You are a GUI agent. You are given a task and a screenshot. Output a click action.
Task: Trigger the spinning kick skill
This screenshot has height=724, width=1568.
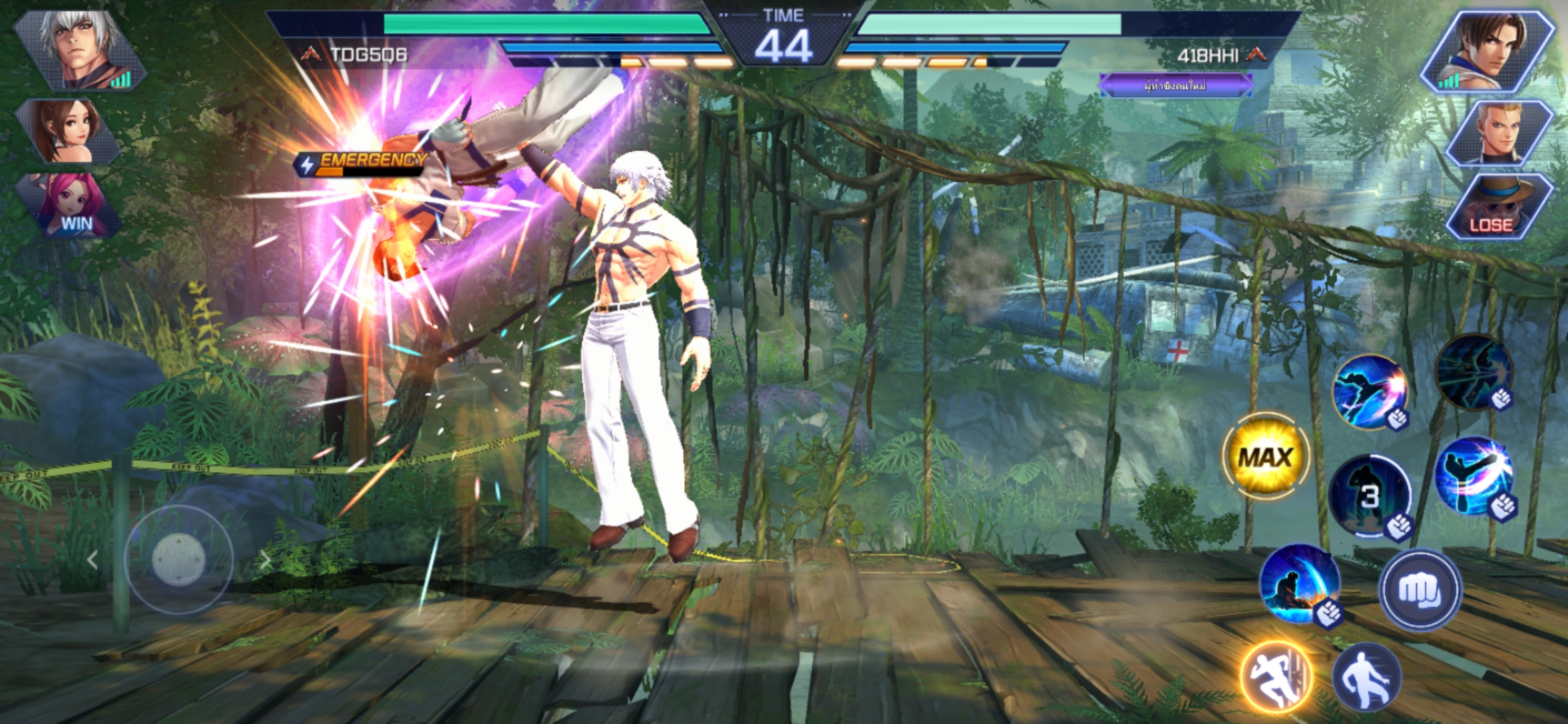pos(1474,477)
